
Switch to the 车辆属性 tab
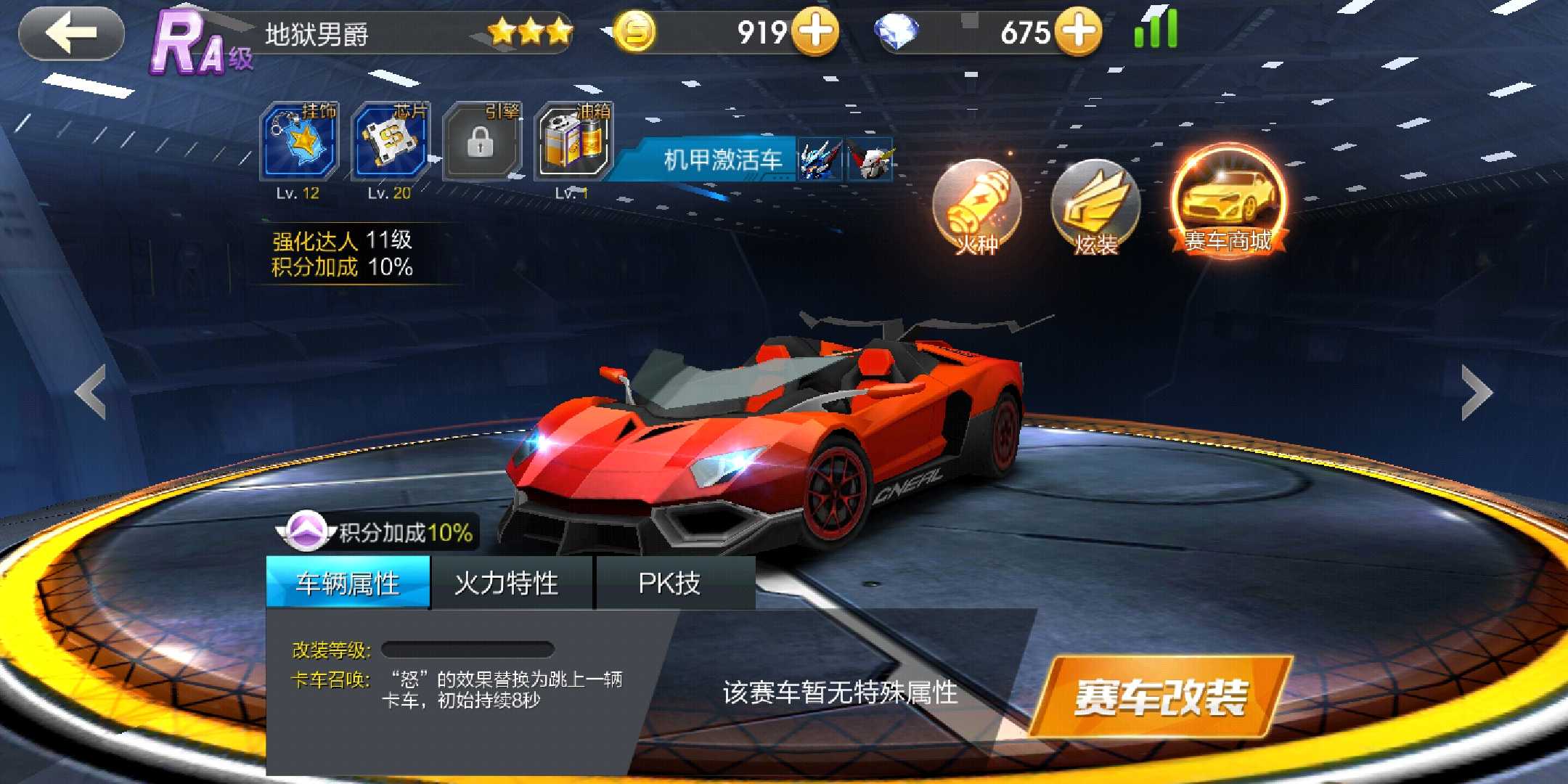(348, 583)
